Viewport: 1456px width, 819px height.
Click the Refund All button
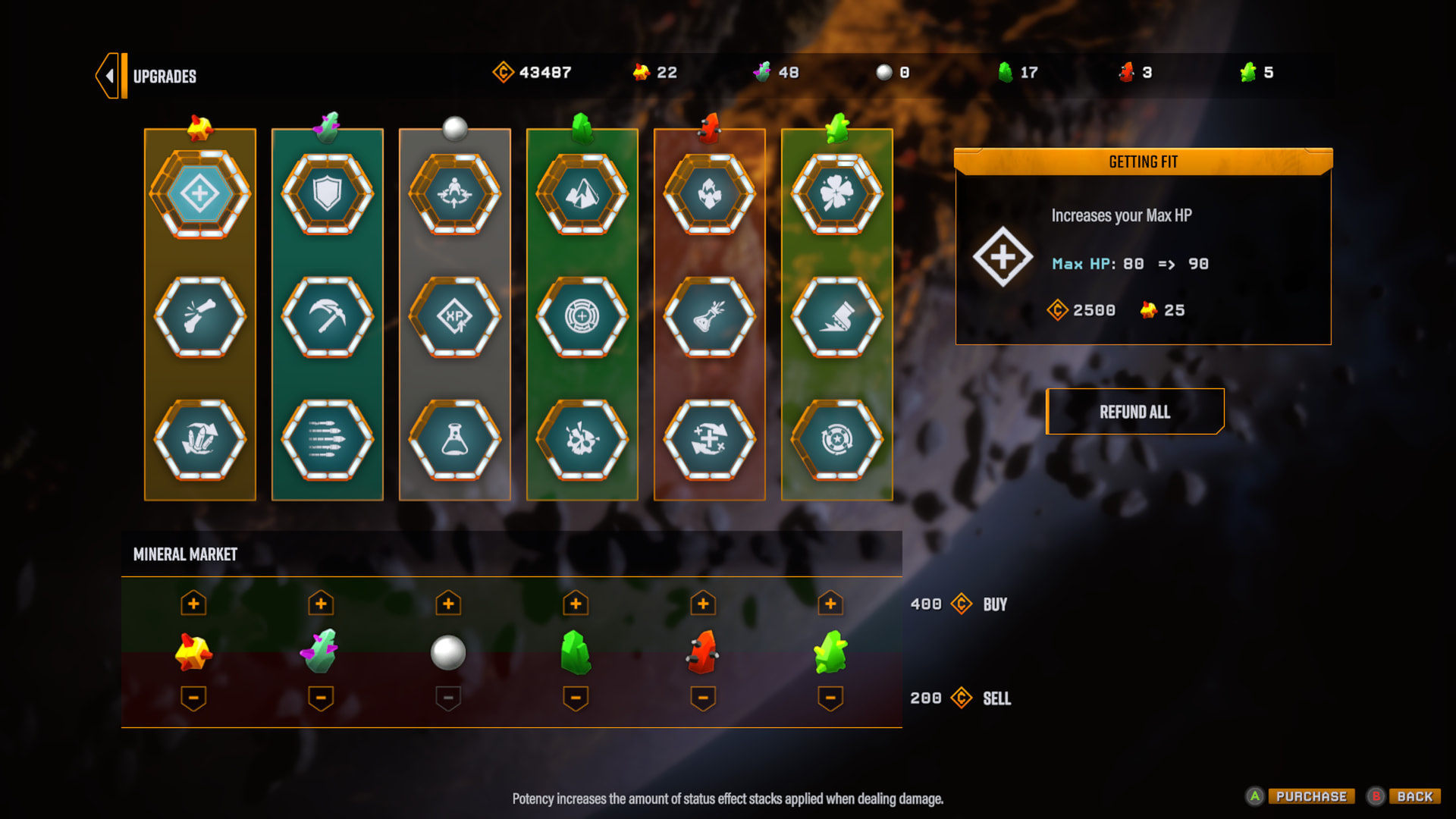(1134, 412)
